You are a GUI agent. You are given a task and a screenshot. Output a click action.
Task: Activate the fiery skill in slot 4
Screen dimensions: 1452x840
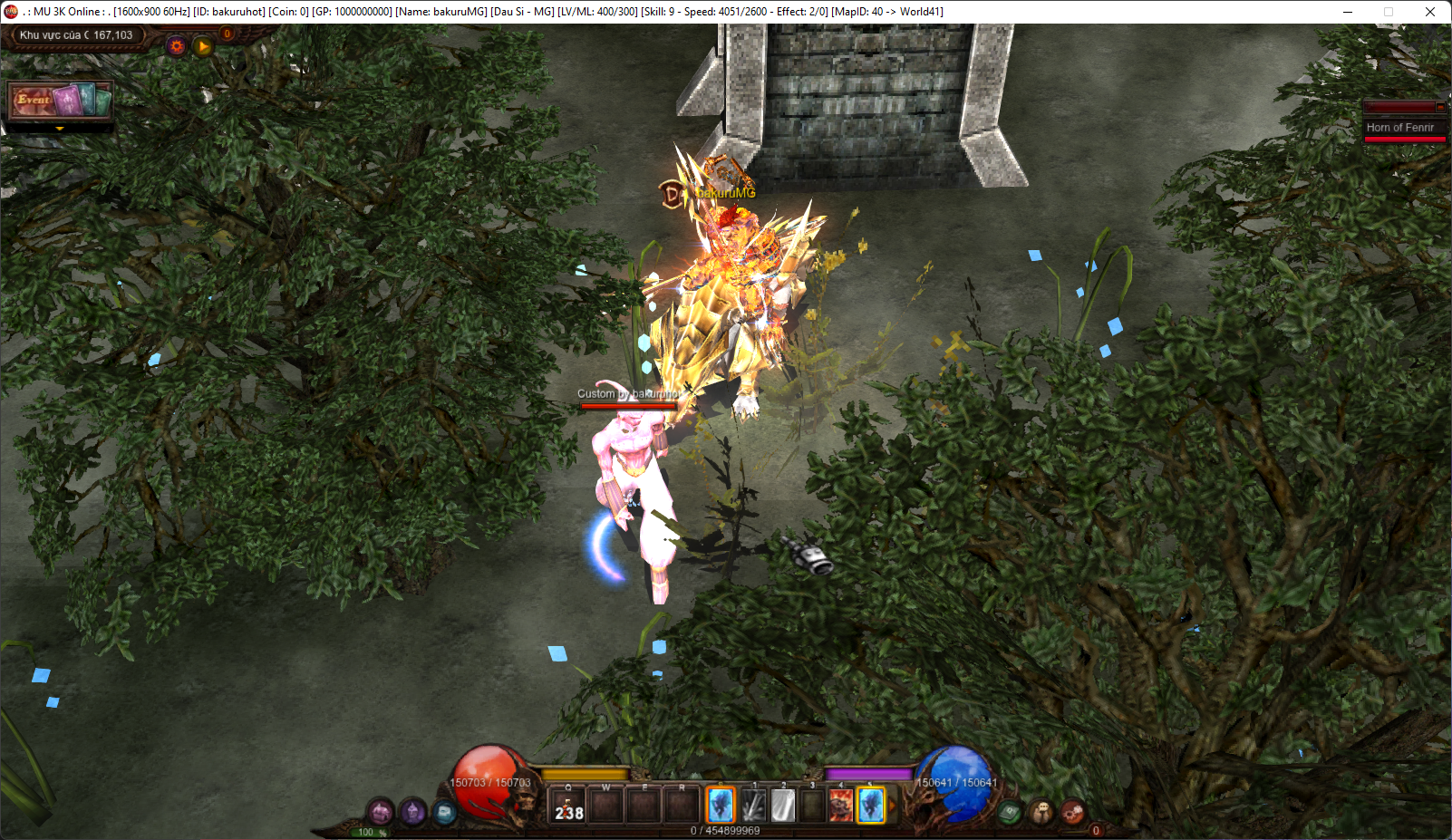841,806
